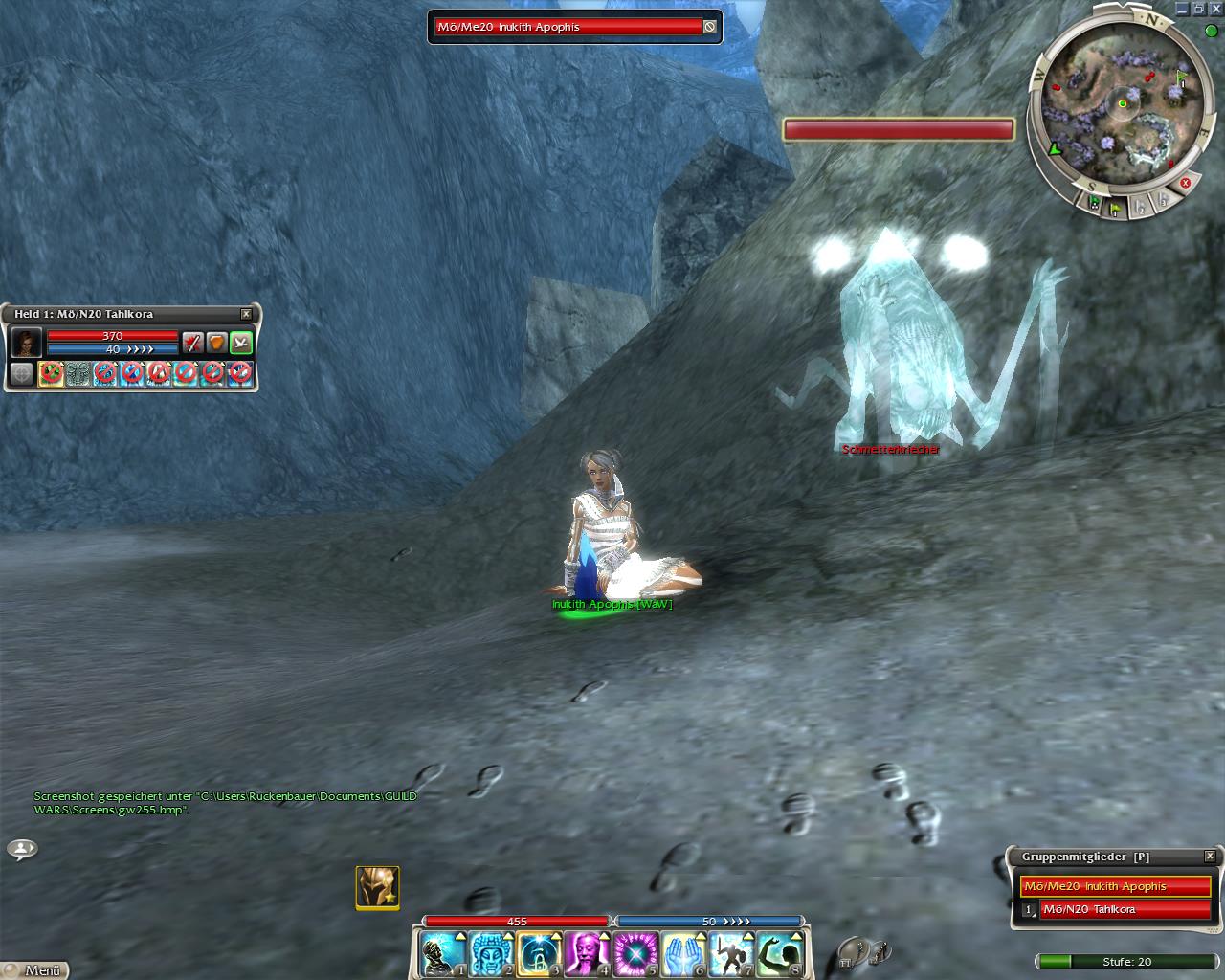
Task: Select hero avoid combat mode (dove icon)
Action: [x=241, y=342]
